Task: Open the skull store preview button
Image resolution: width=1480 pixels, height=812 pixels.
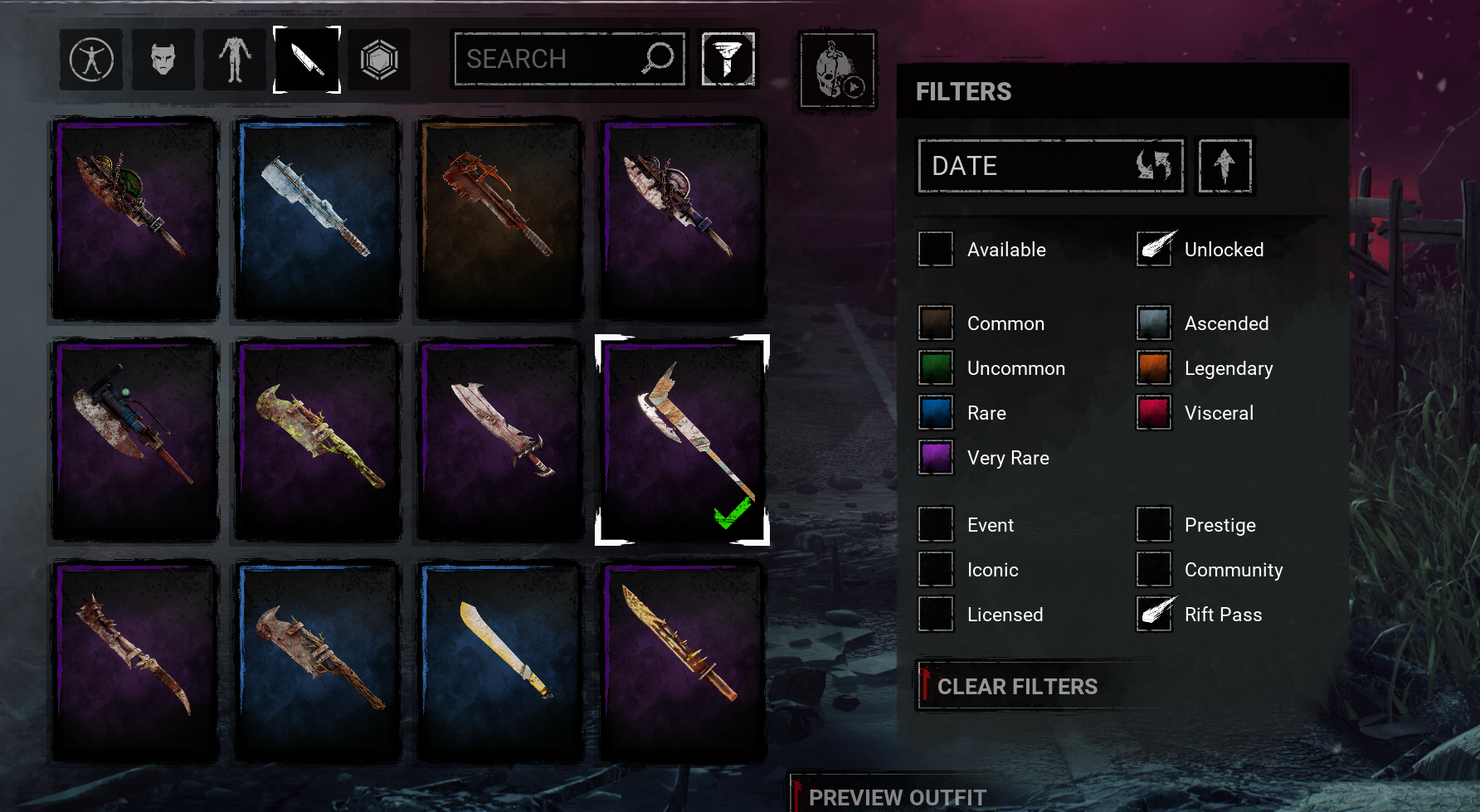Action: point(837,70)
